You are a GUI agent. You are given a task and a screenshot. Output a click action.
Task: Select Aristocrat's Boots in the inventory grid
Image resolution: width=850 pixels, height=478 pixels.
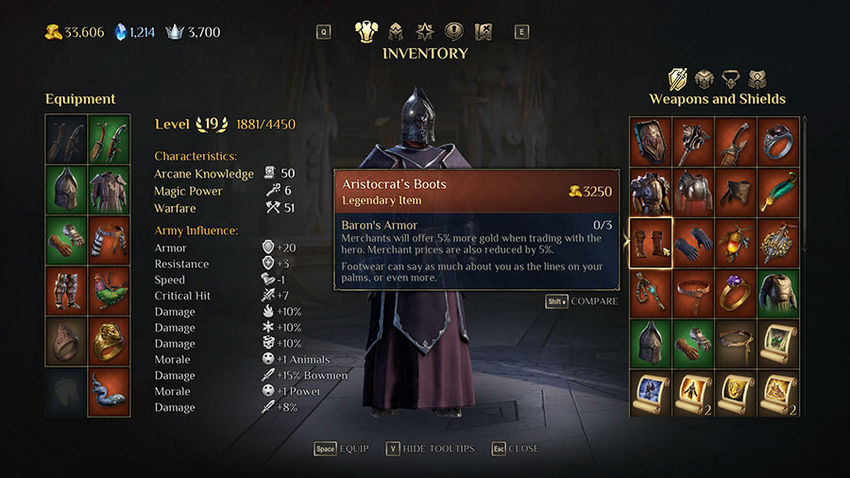click(650, 242)
